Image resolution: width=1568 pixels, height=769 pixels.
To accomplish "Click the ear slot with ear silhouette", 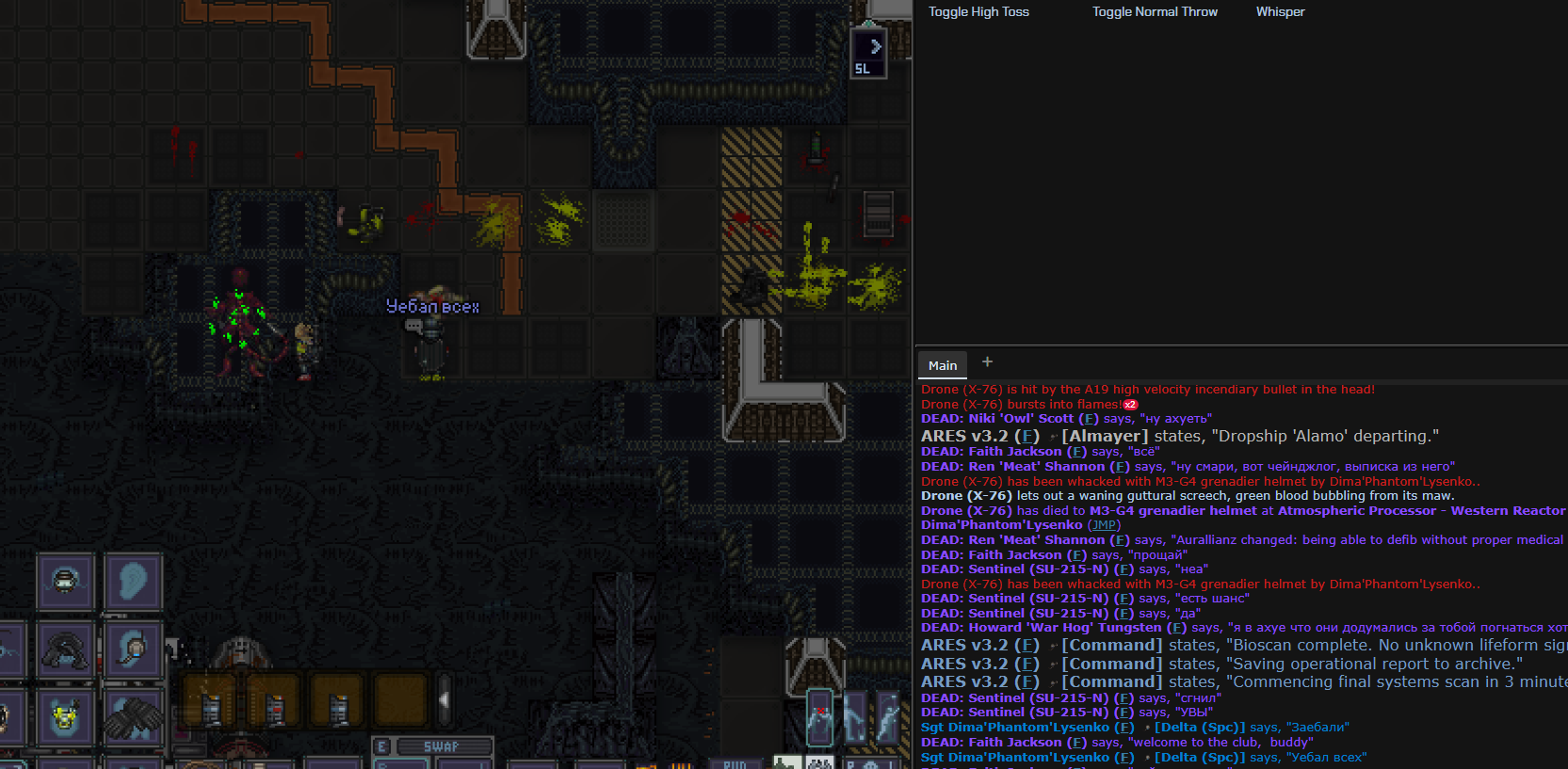I will click(x=133, y=583).
